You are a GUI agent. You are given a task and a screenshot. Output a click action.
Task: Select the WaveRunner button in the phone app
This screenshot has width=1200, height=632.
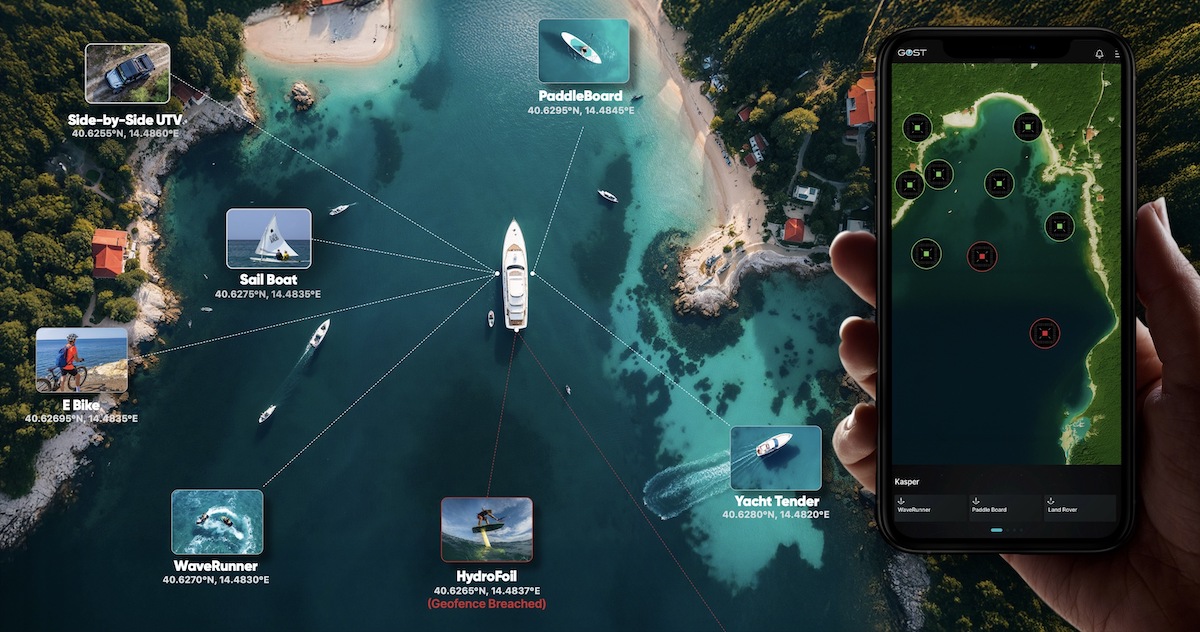coord(930,507)
